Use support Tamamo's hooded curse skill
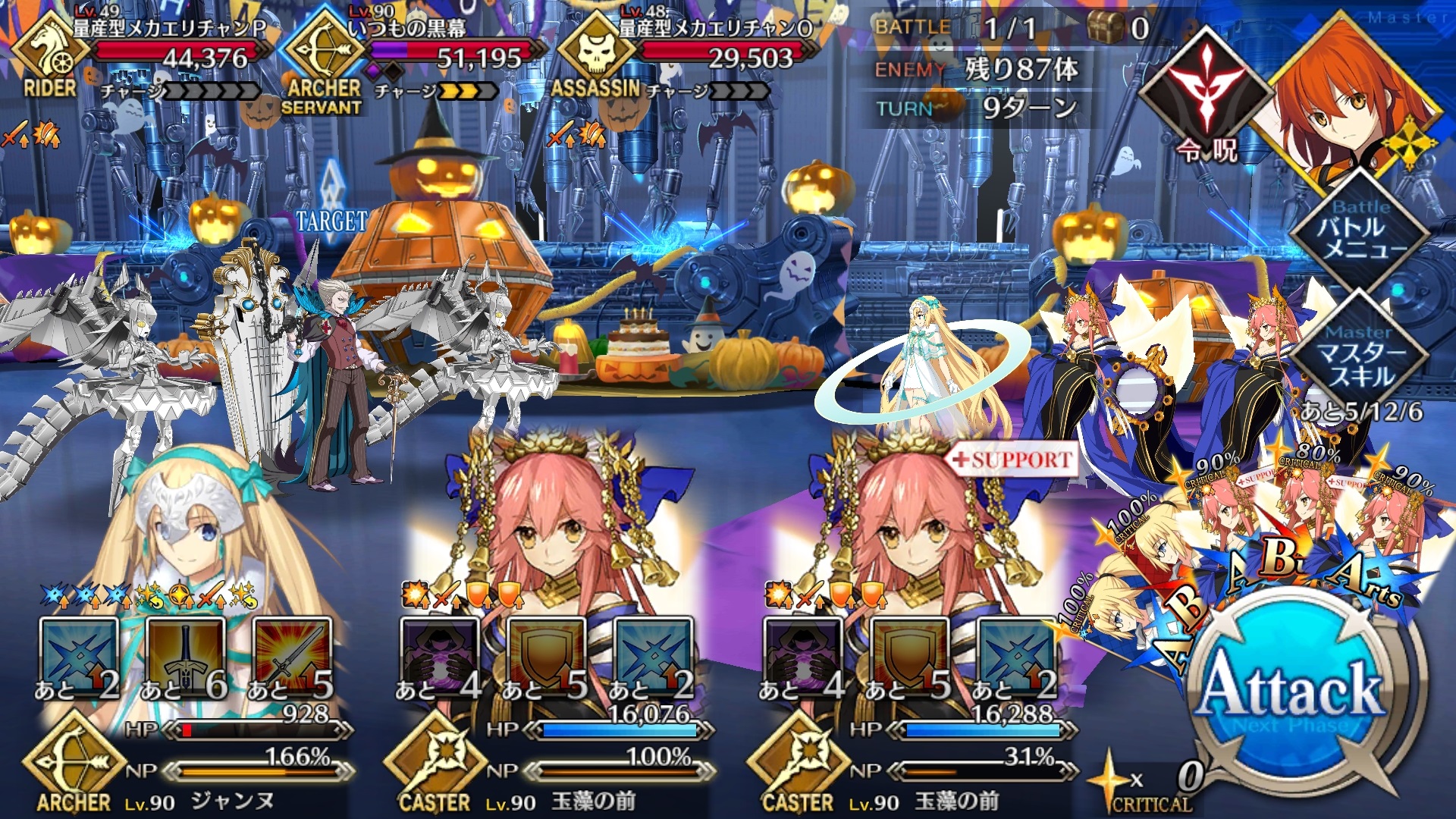The image size is (1456, 819). 802,657
